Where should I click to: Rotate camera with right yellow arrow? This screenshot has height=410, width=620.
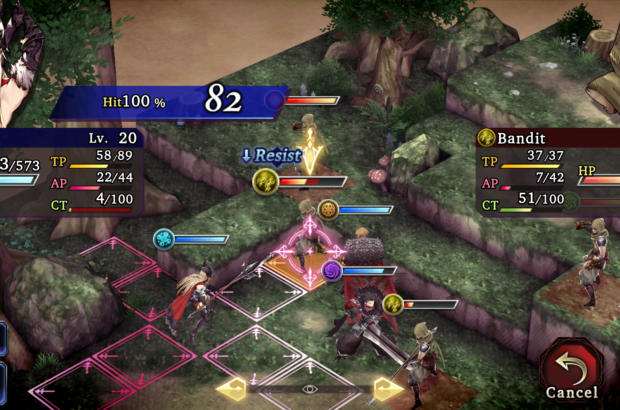tap(389, 389)
